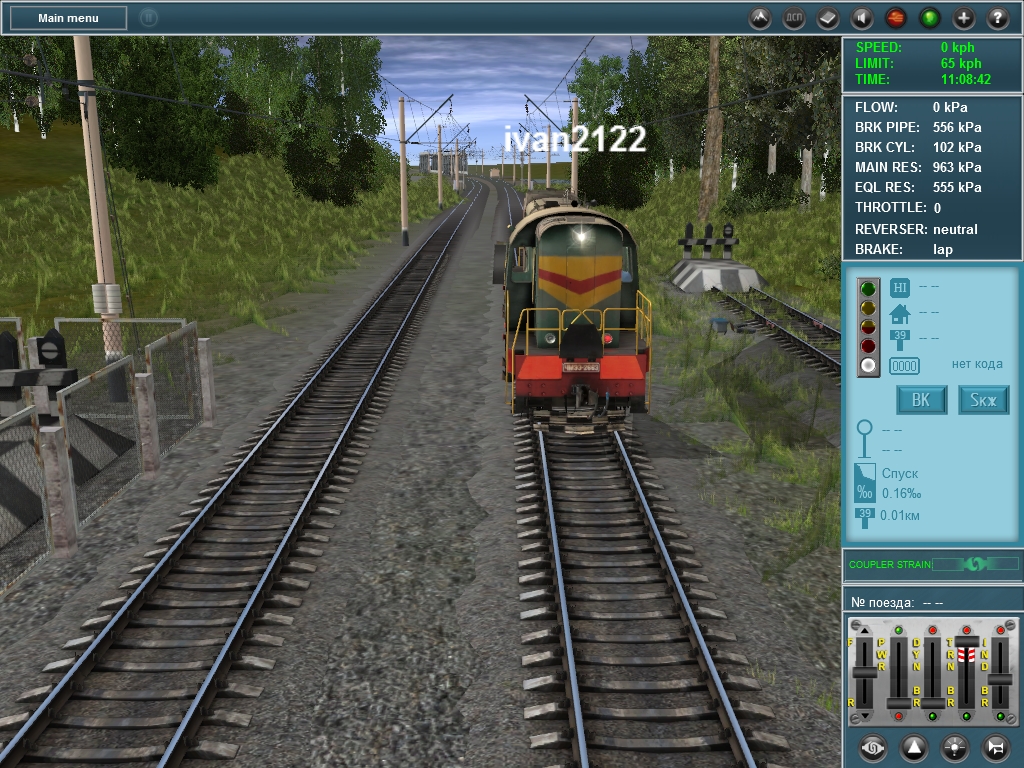Viewport: 1024px width, 768px height.
Task: Click the reverser down arrow
Action: (865, 716)
